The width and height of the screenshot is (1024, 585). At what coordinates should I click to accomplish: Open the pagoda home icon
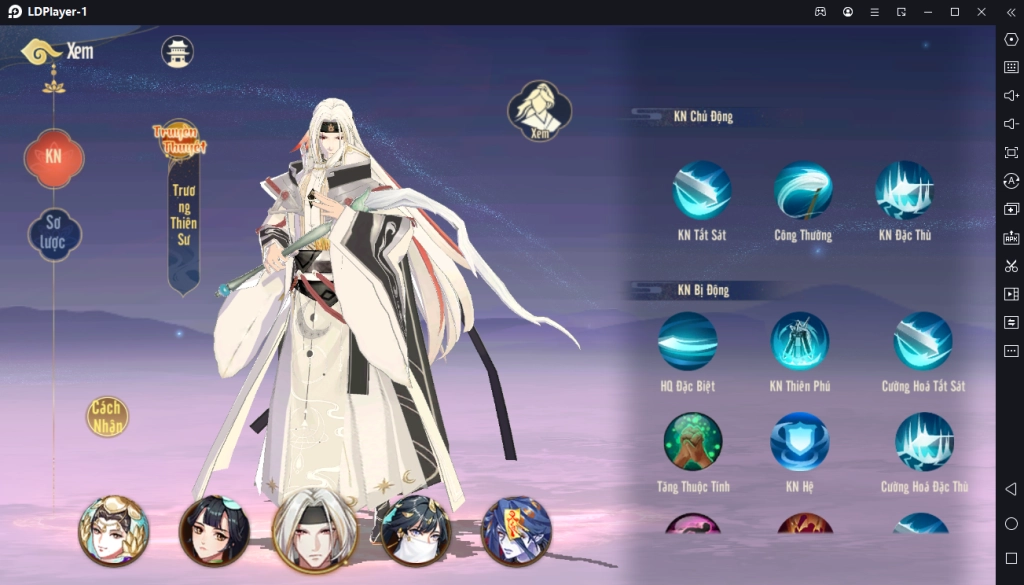tap(177, 52)
